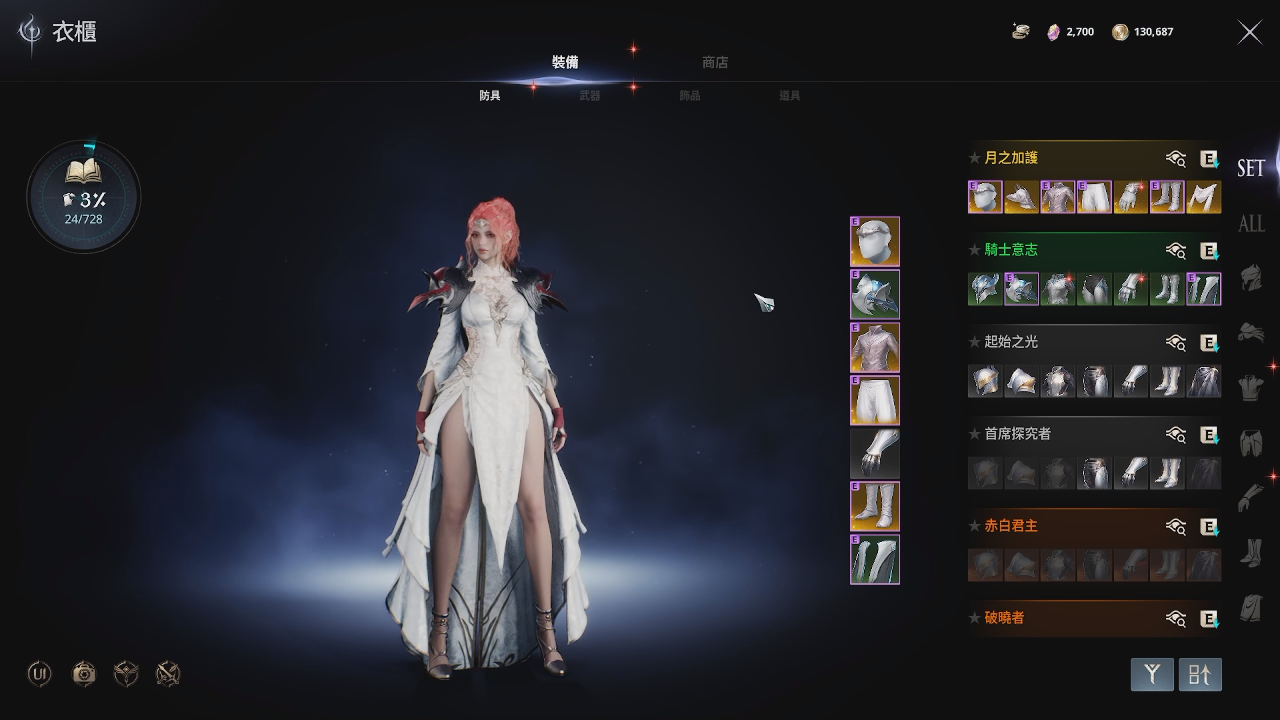Select the equipped helmet slot beside the character
Image resolution: width=1280 pixels, height=720 pixels.
click(875, 242)
